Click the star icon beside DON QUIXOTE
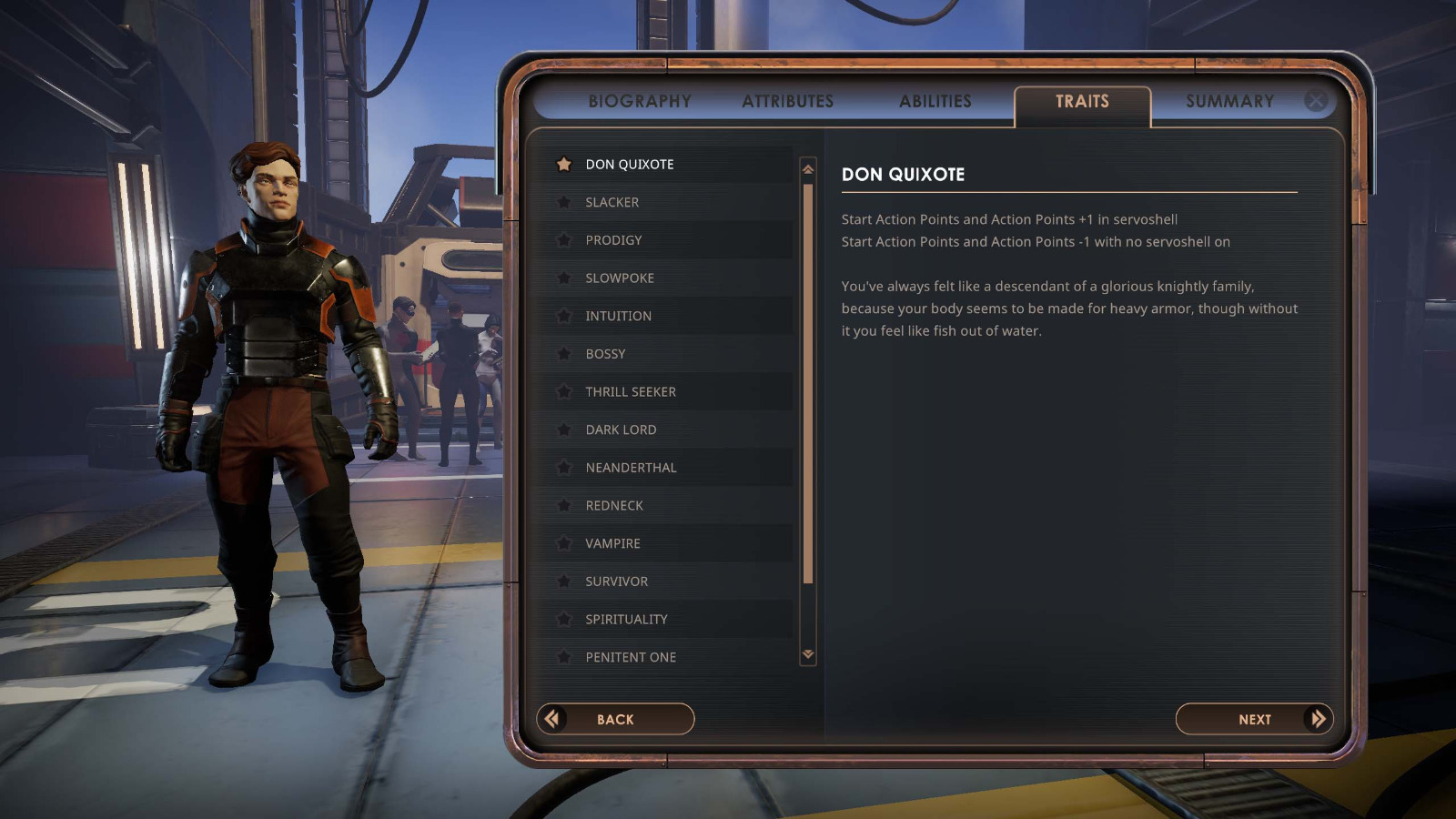Screen dimensions: 1456x819 566,165
